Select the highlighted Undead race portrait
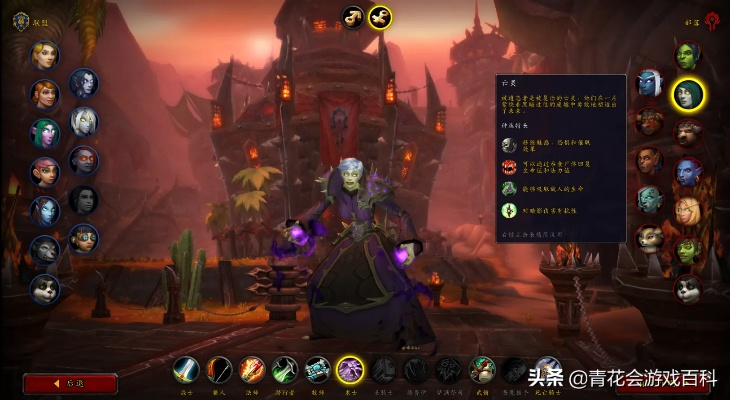730x400 pixels. [x=687, y=95]
